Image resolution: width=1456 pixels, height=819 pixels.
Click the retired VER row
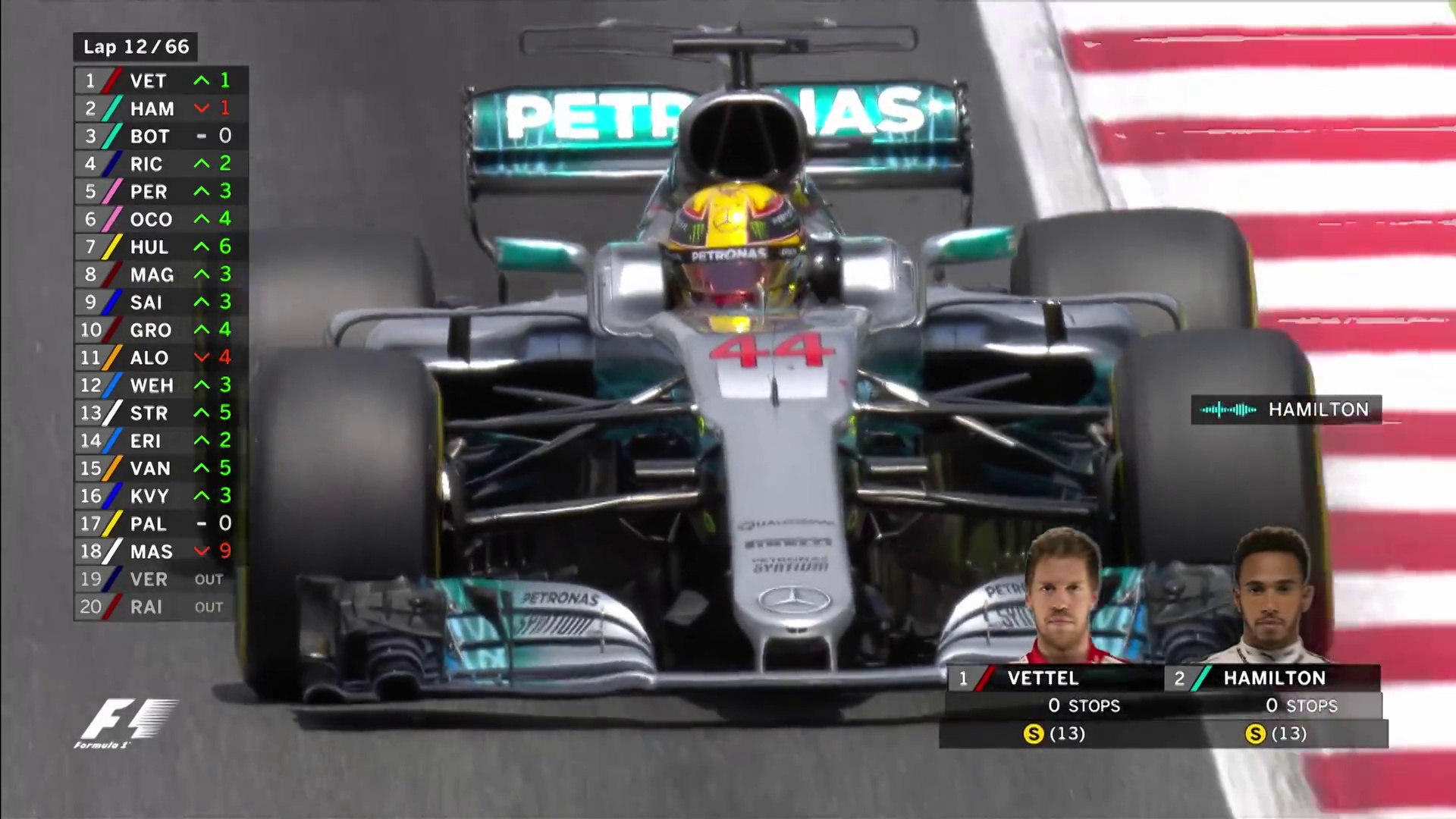pos(161,579)
